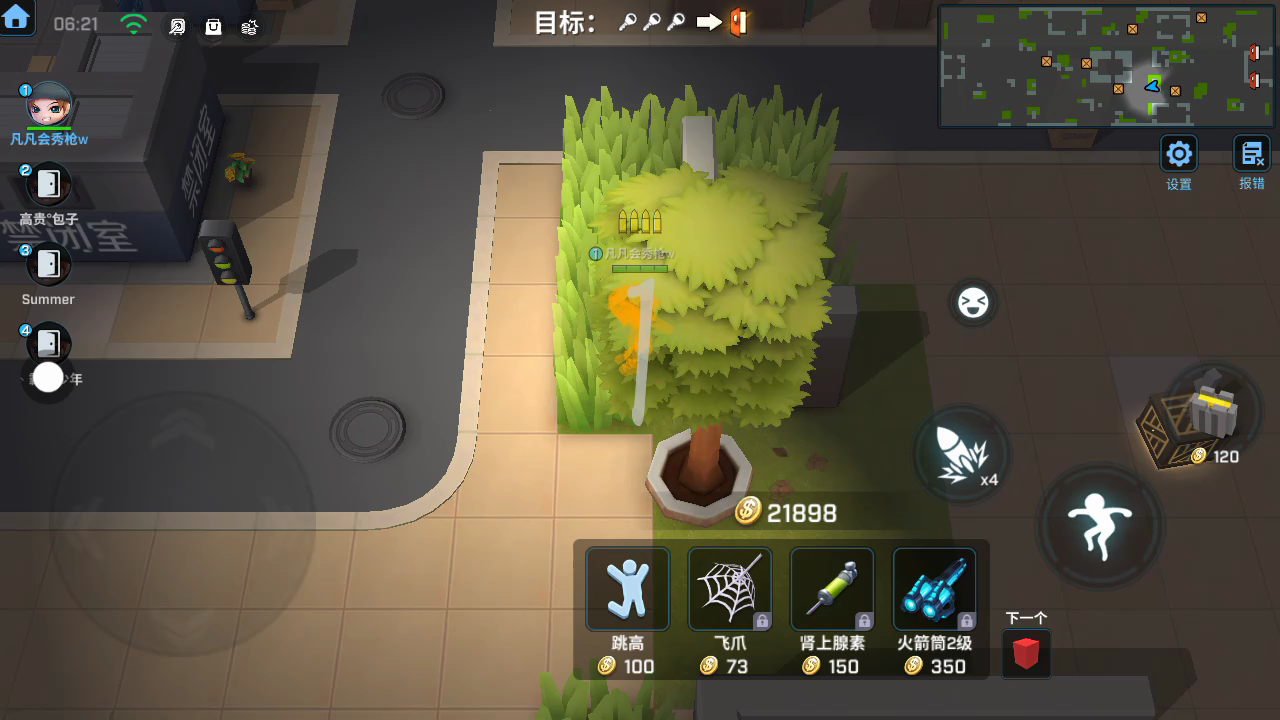Select the Grappling Claw spider web item
This screenshot has width=1280, height=720.
[730, 590]
